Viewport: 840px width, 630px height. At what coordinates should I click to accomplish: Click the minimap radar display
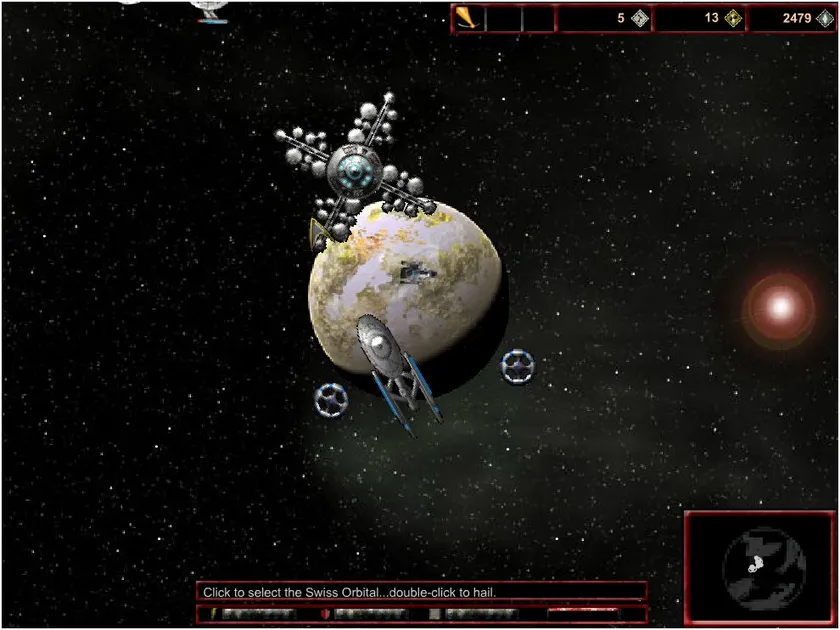point(761,566)
